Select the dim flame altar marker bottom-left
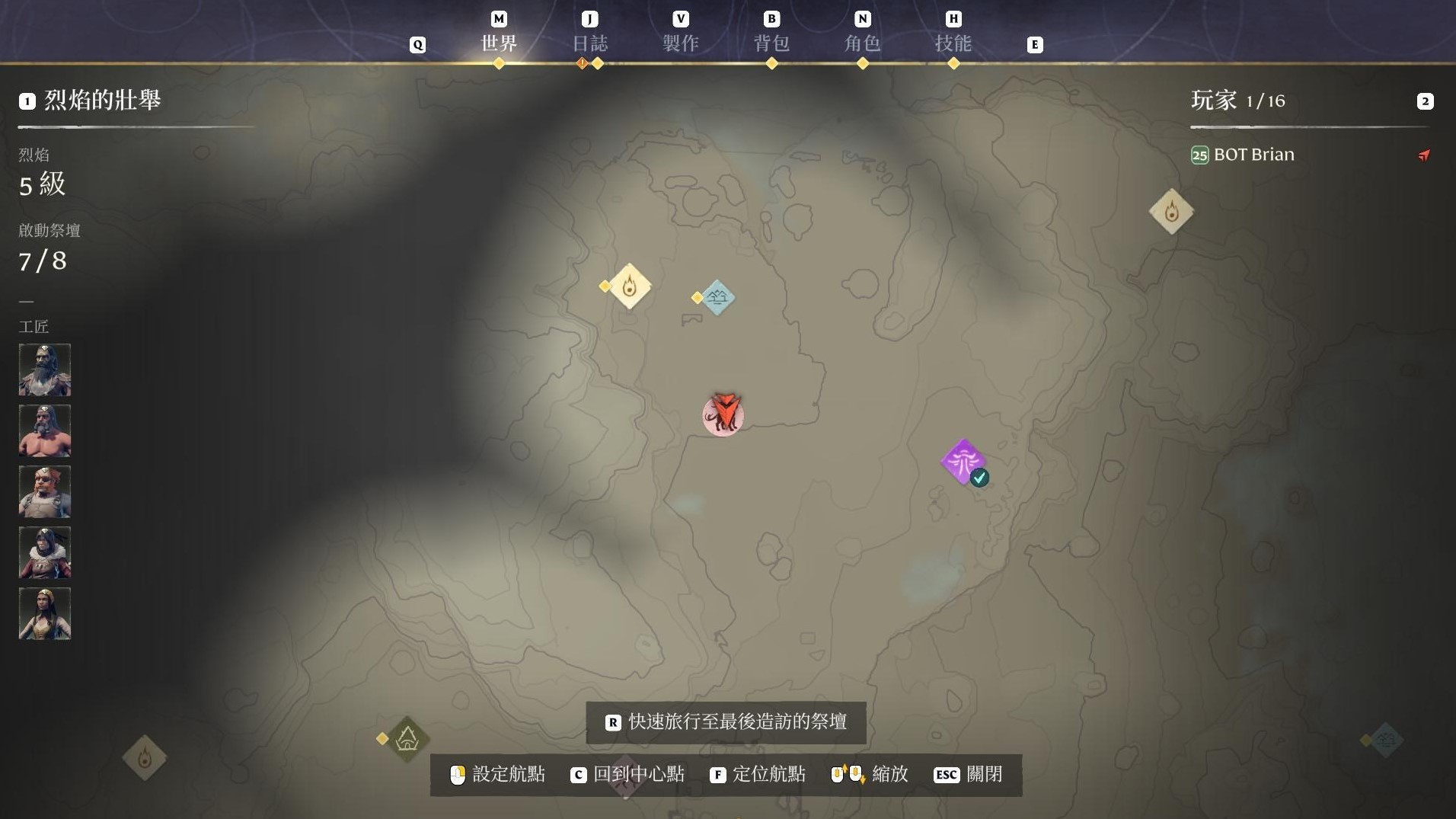Image resolution: width=1456 pixels, height=819 pixels. click(145, 757)
